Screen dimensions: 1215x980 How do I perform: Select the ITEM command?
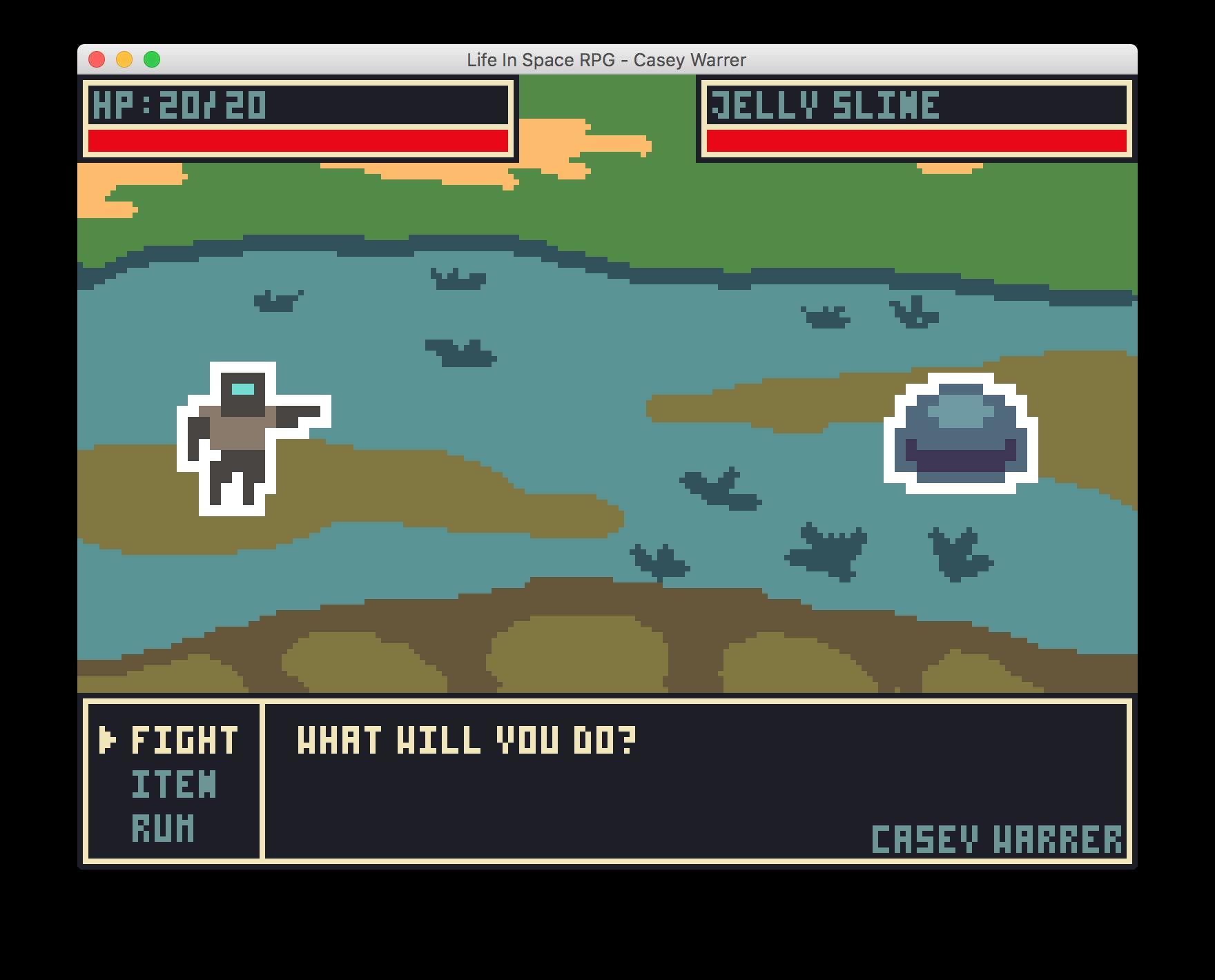click(x=173, y=783)
